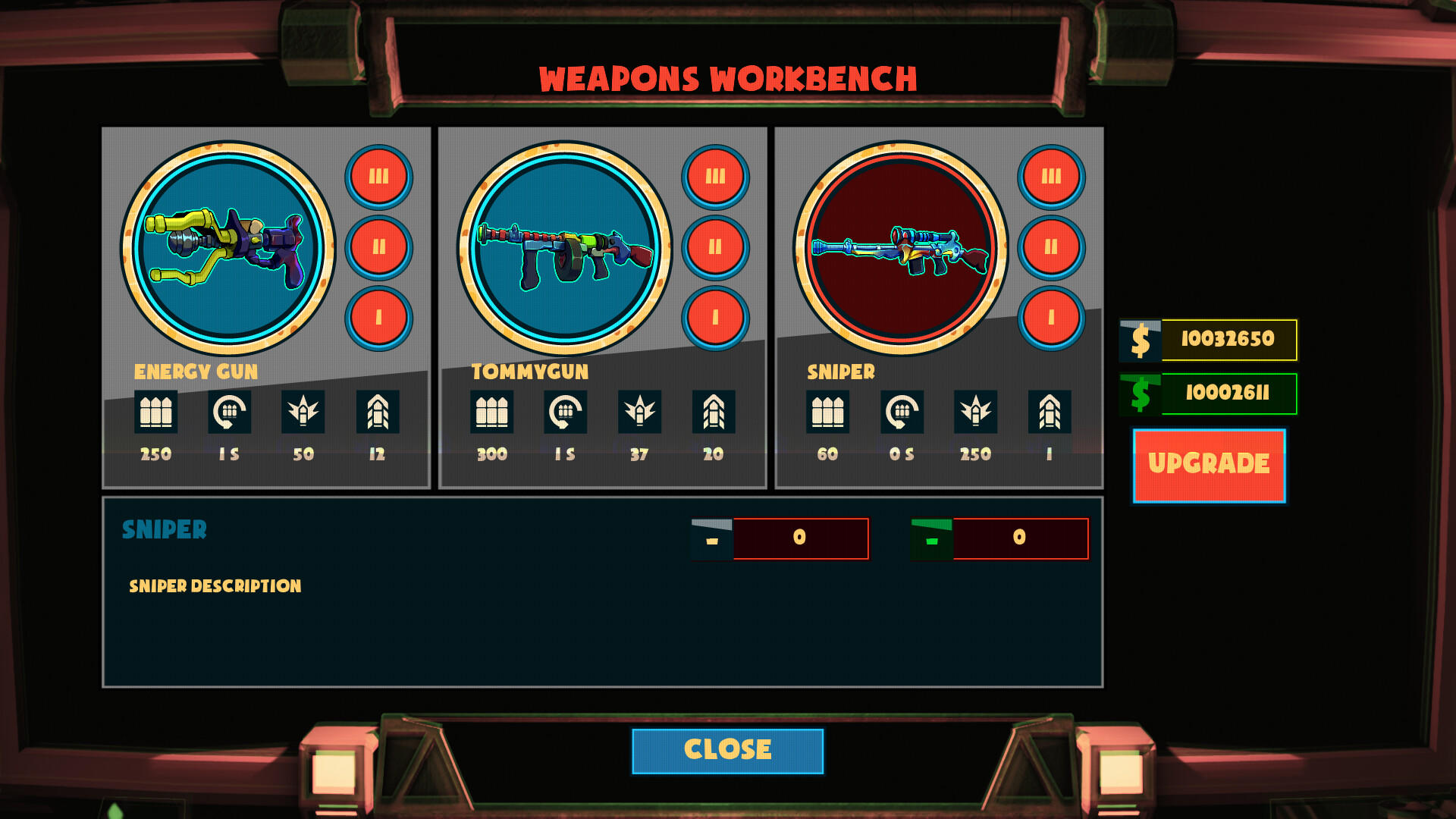This screenshot has height=819, width=1456.
Task: Select tier III for the Energy Gun
Action: click(x=379, y=176)
